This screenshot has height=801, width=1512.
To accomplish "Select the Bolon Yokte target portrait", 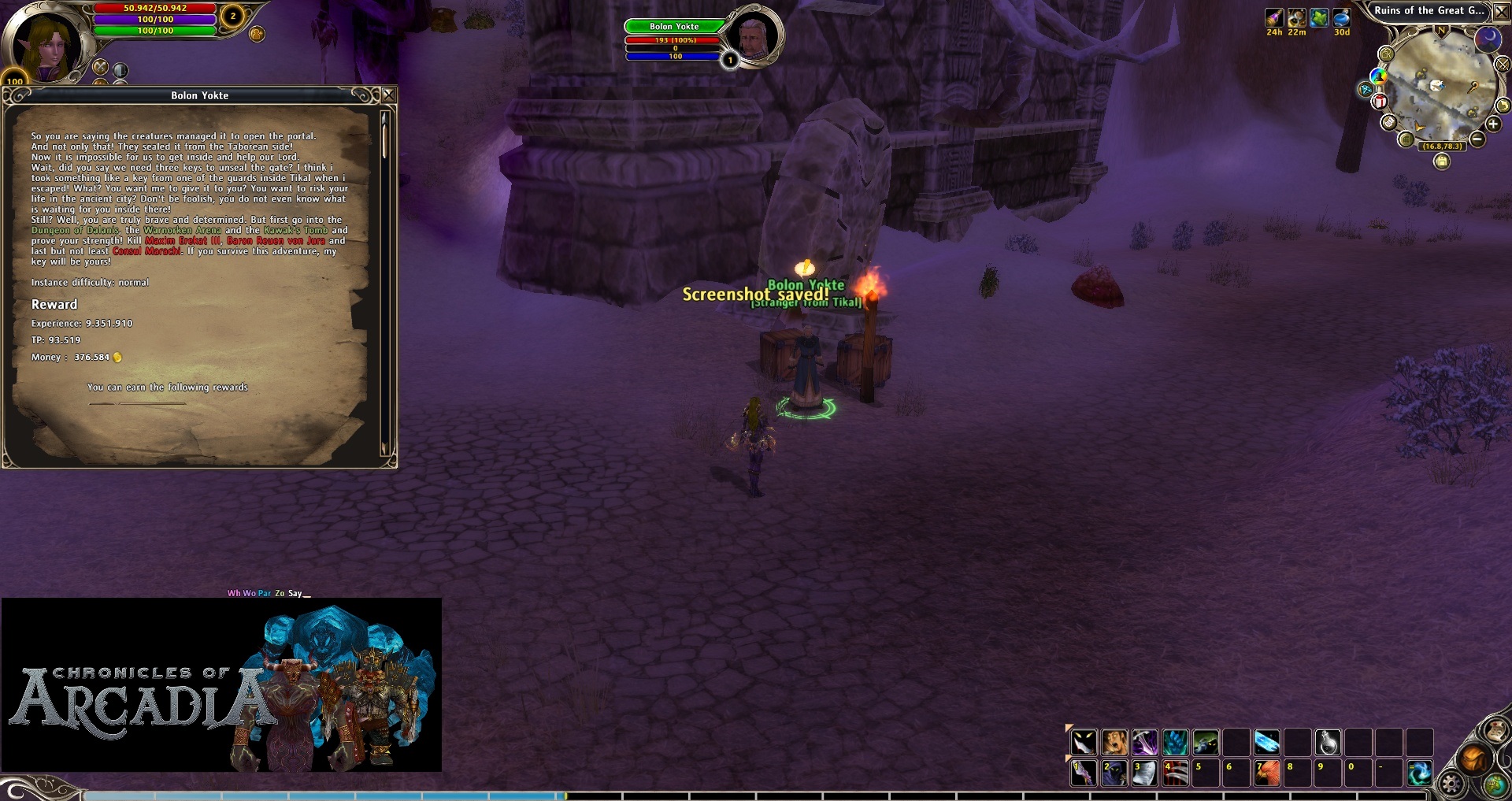I will 754,36.
